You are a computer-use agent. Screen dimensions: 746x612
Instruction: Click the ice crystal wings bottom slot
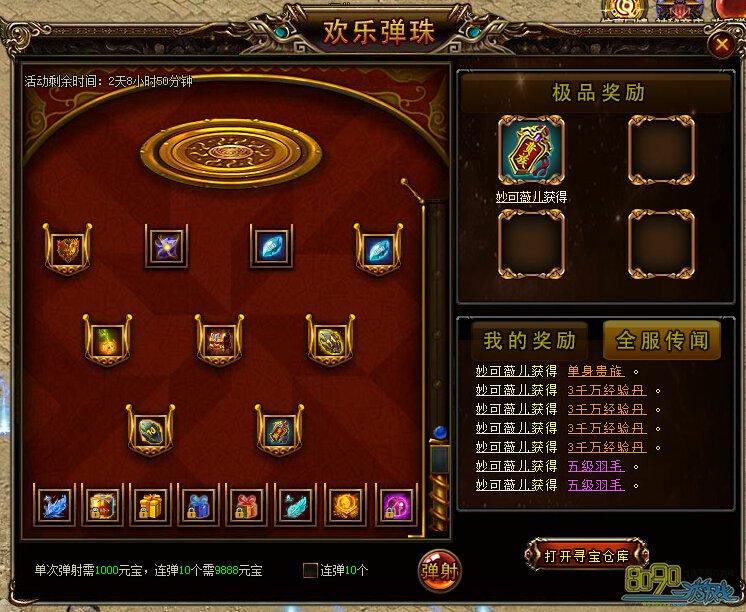(54, 505)
